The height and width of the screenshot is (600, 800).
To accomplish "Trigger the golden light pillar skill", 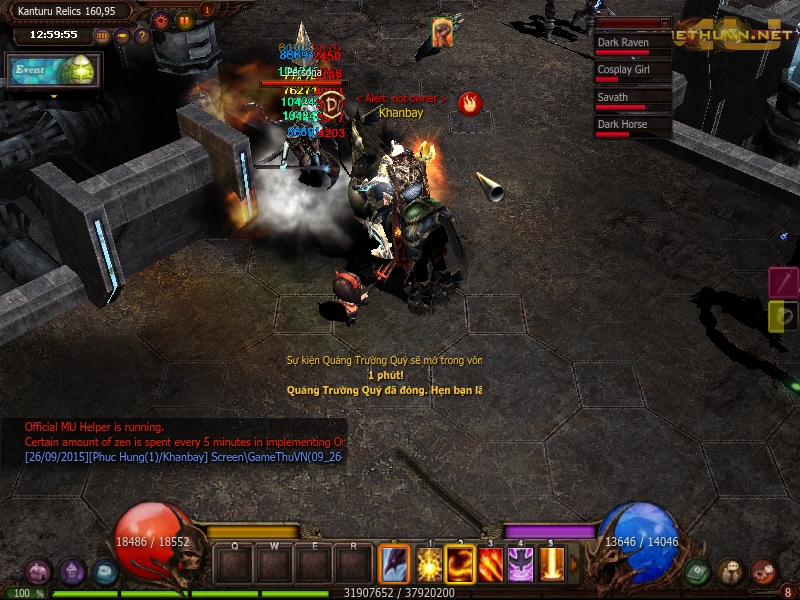I will click(552, 566).
